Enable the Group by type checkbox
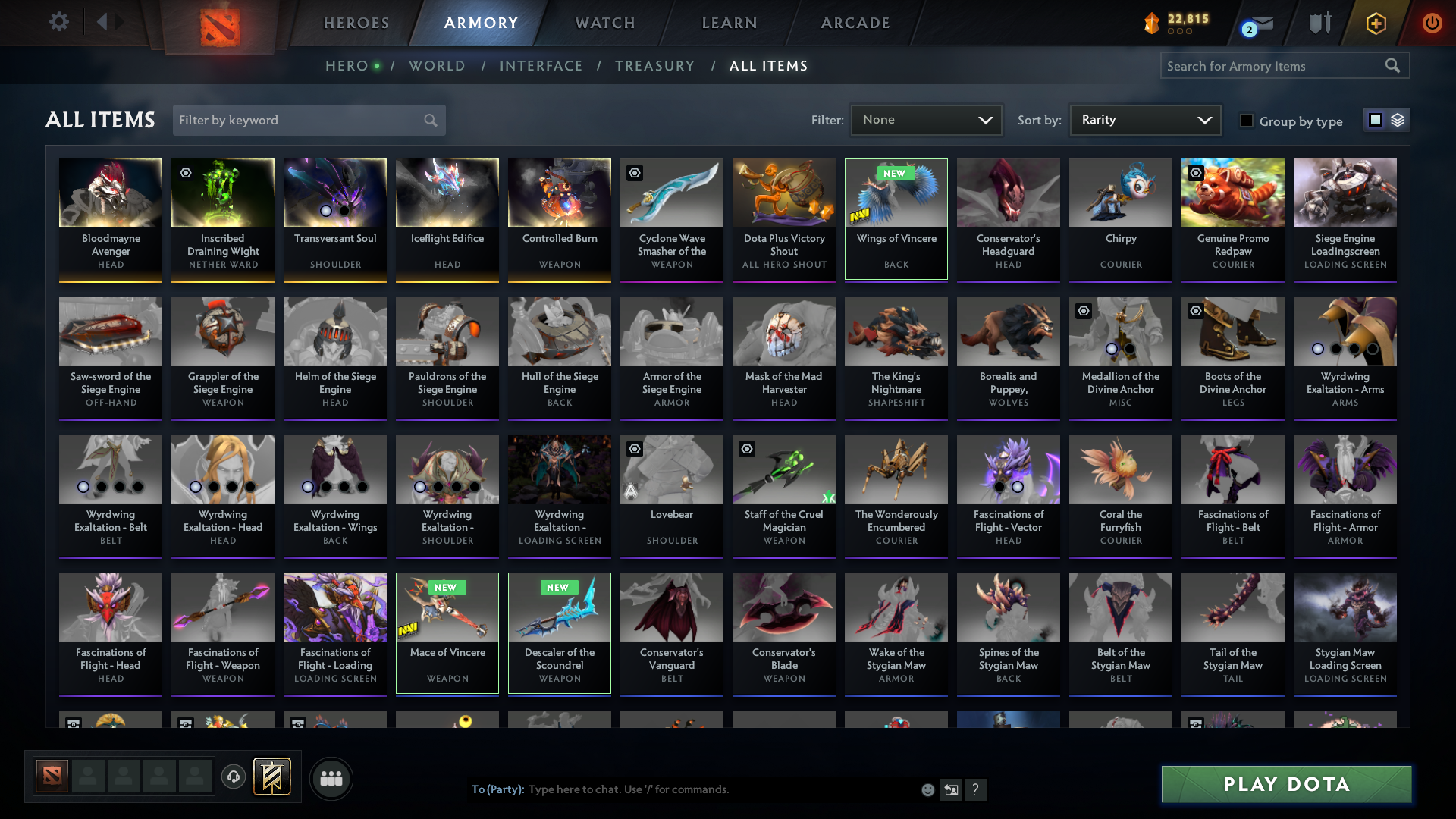Viewport: 1456px width, 819px height. 1247,120
